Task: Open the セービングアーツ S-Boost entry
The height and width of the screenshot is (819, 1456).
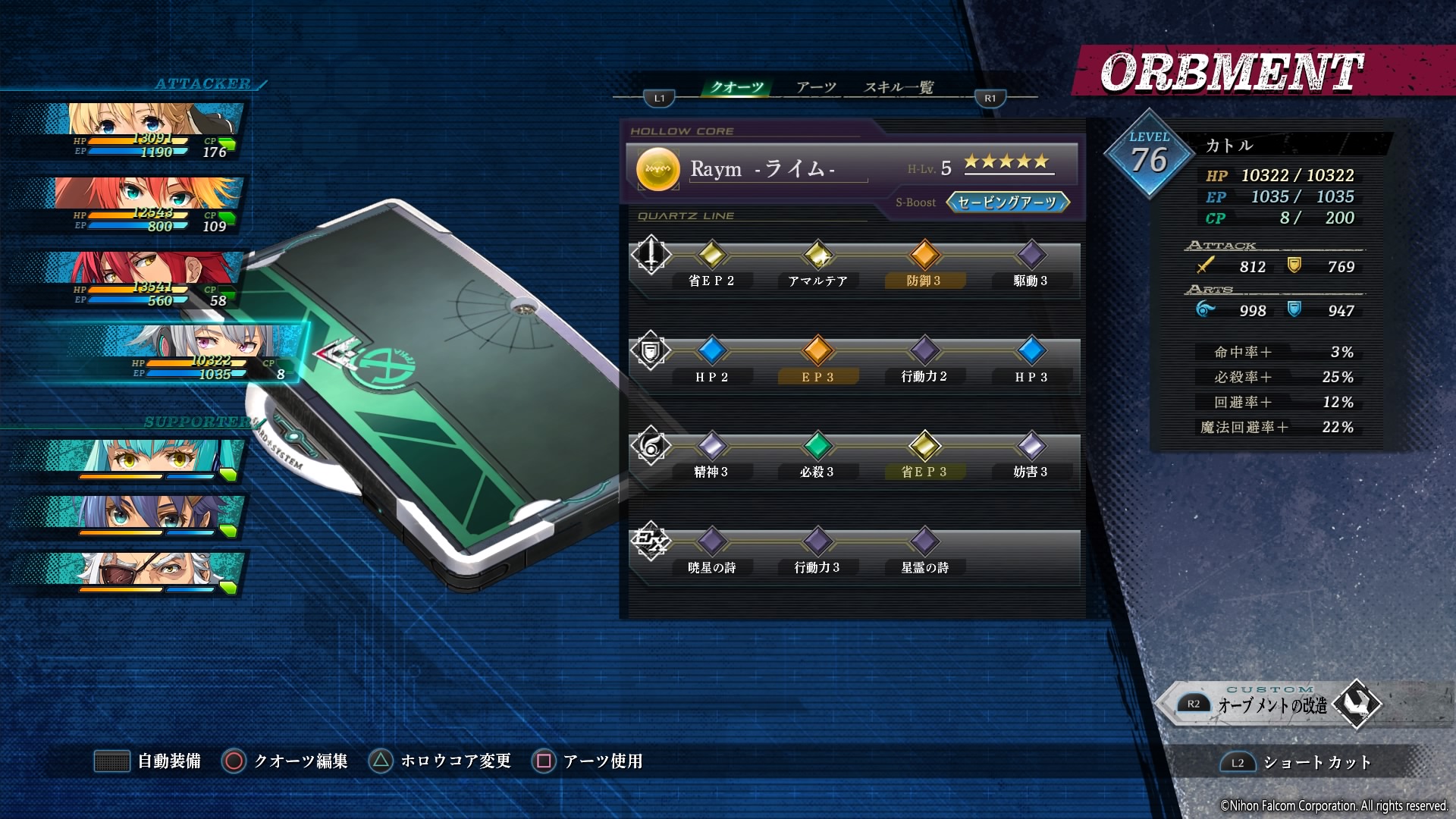Action: click(x=1008, y=202)
